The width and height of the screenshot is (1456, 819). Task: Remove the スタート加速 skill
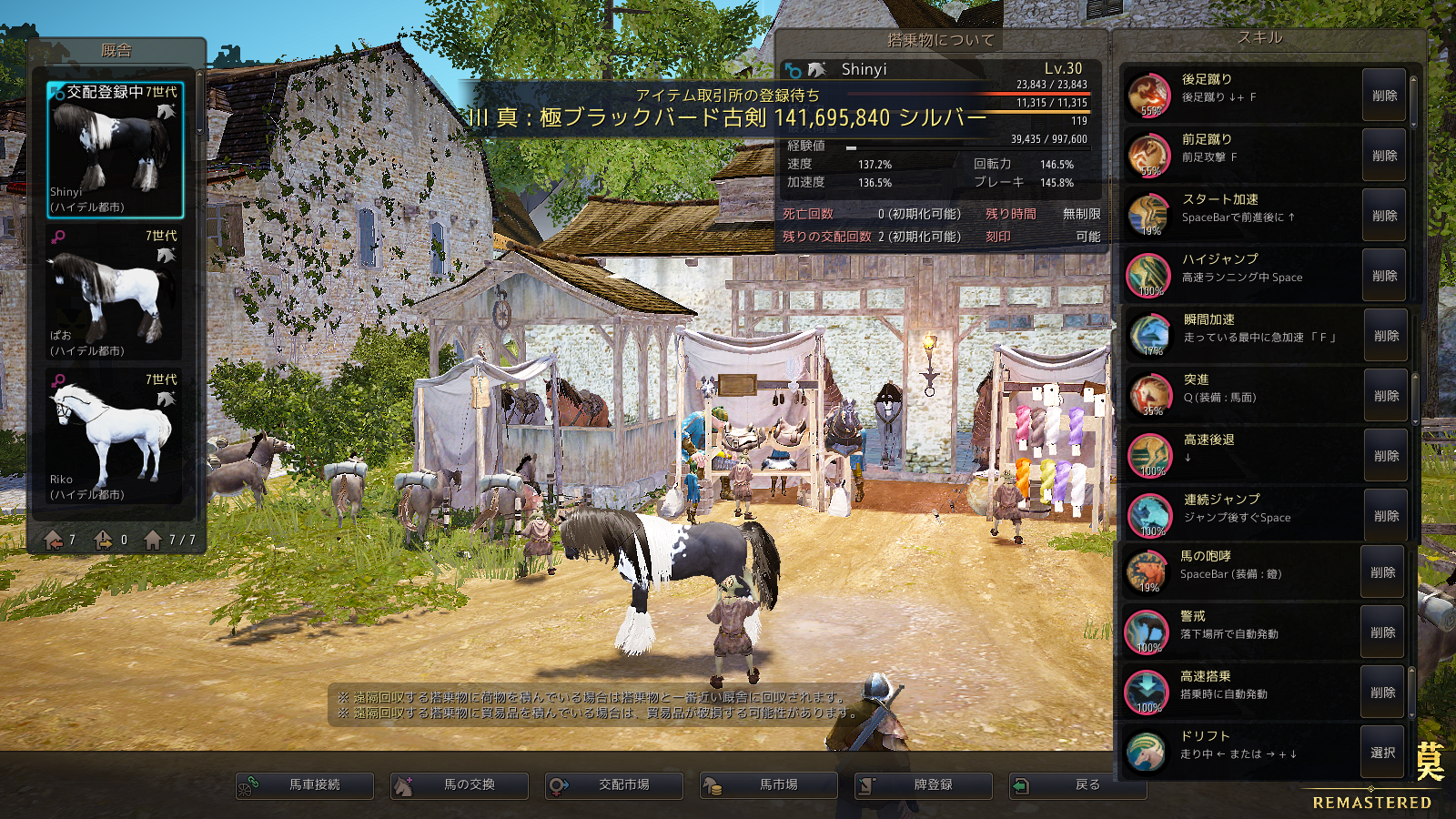[1384, 216]
